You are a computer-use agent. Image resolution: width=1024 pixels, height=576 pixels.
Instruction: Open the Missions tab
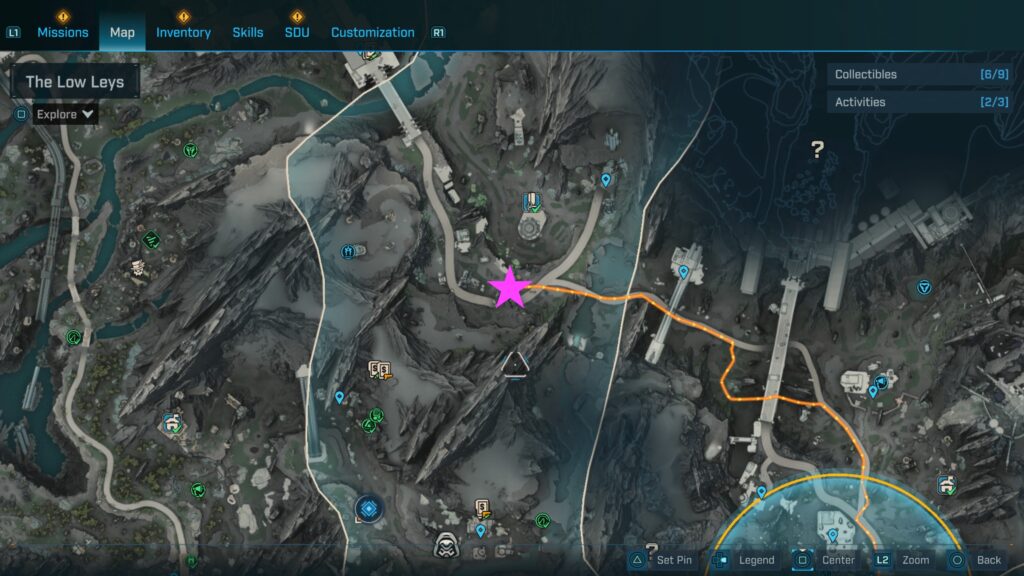(63, 32)
